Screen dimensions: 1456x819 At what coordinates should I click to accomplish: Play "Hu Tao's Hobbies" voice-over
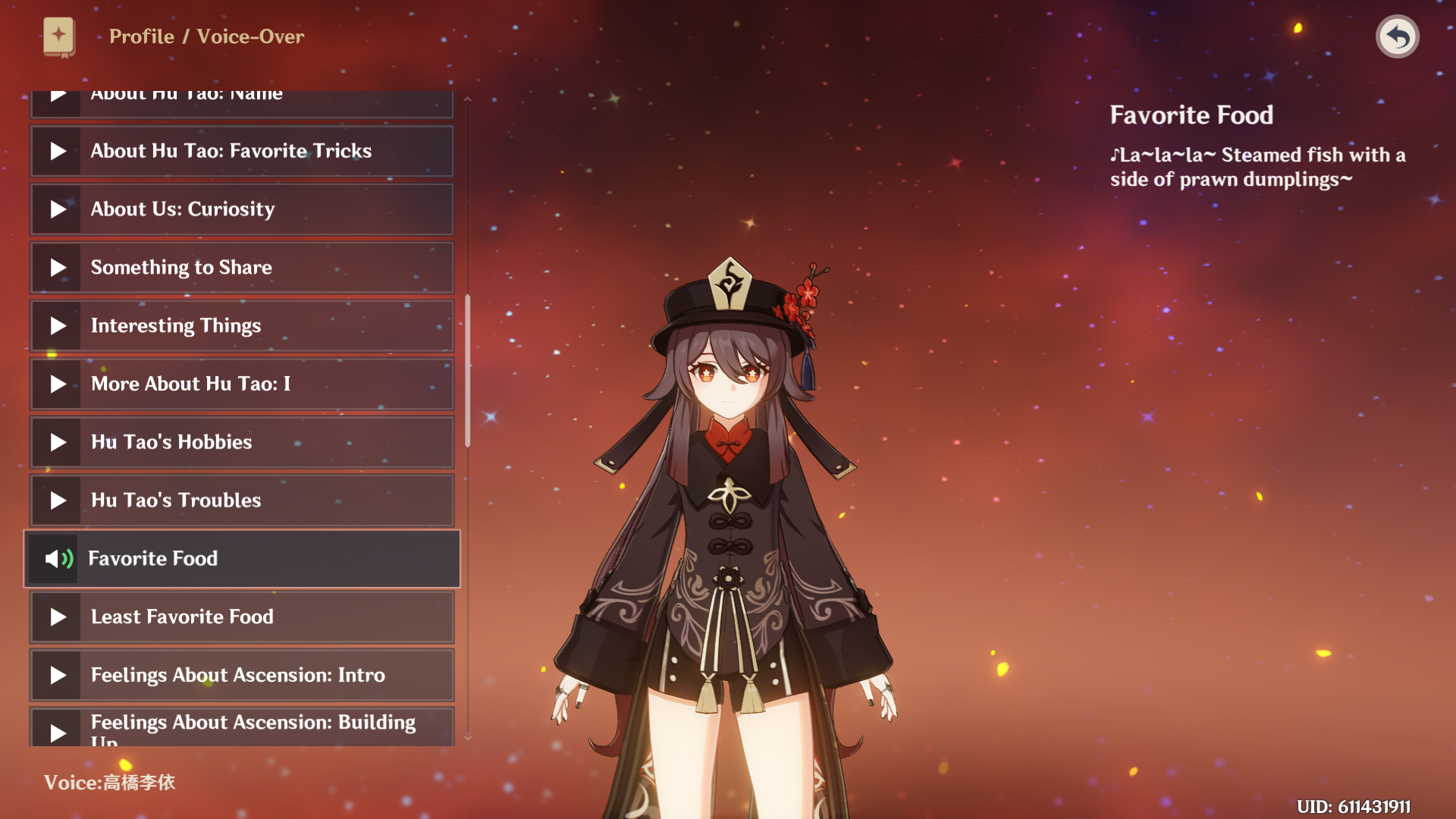click(241, 442)
